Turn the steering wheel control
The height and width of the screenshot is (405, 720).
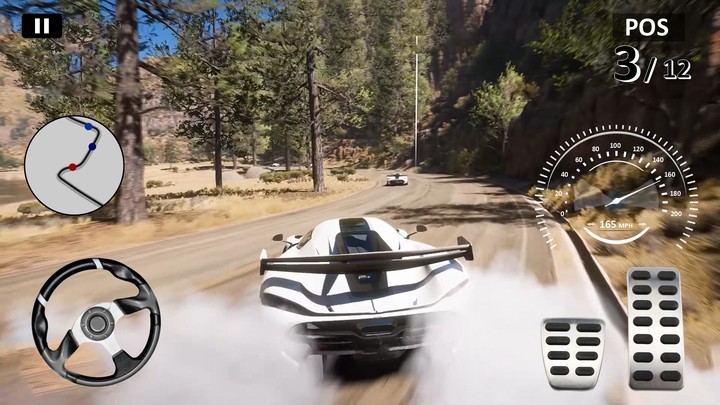96,322
